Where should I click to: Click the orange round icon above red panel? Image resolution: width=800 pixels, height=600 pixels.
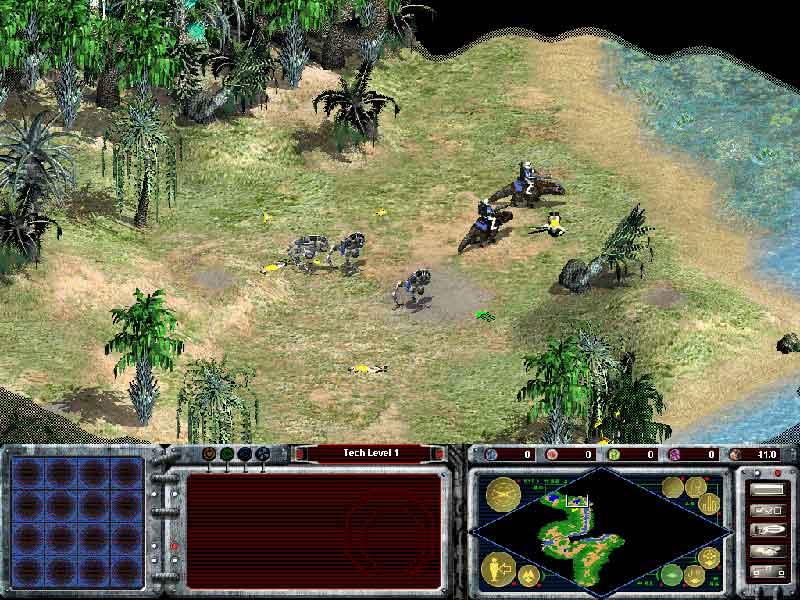coord(209,453)
